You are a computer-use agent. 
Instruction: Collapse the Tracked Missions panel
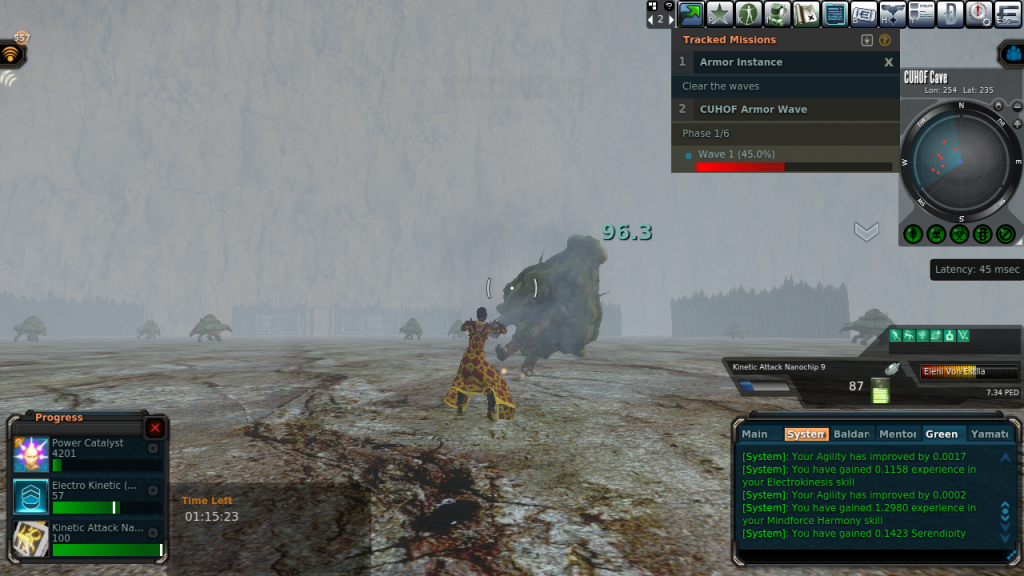tap(867, 40)
